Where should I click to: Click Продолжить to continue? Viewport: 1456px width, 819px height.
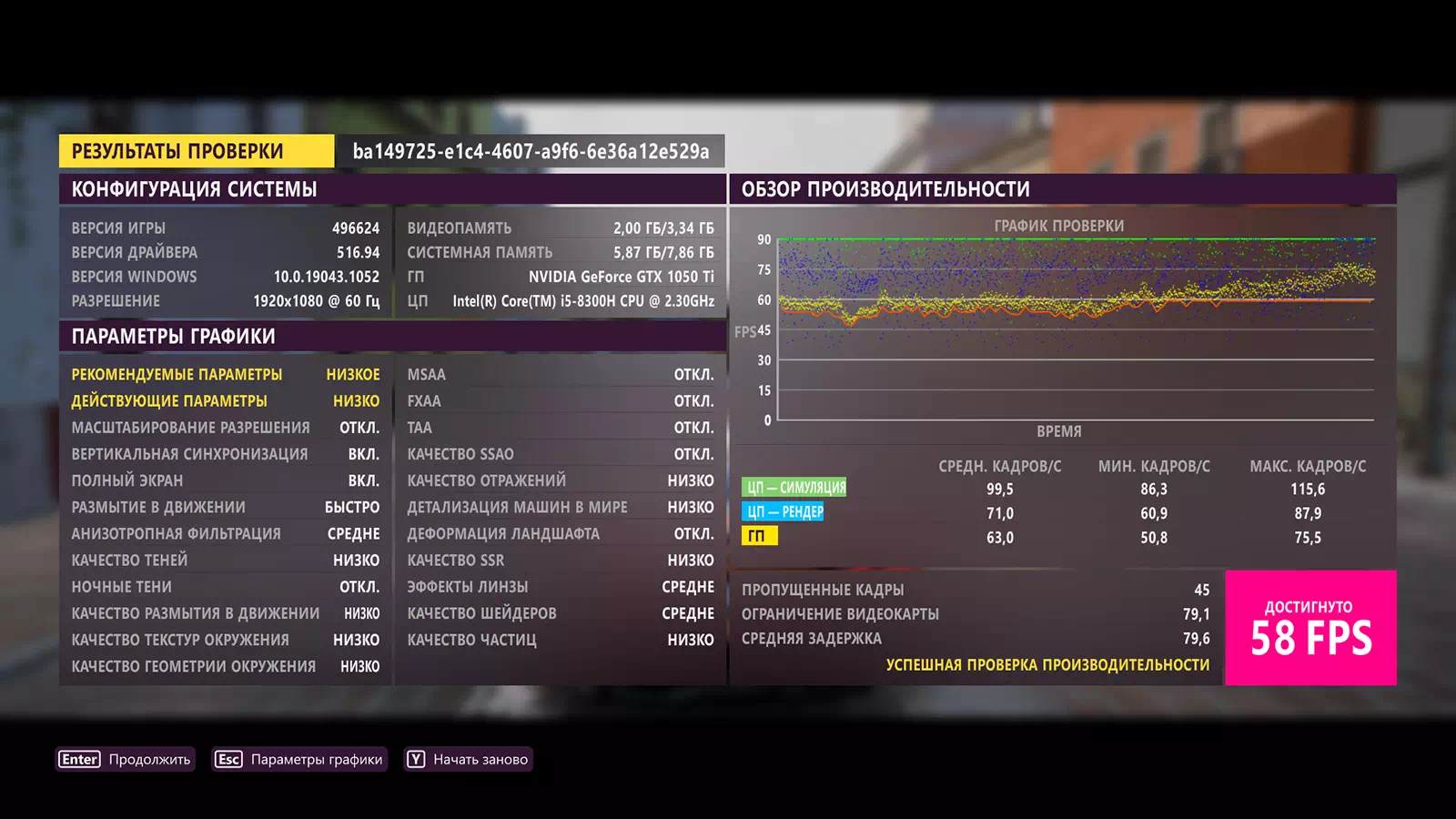point(148,758)
